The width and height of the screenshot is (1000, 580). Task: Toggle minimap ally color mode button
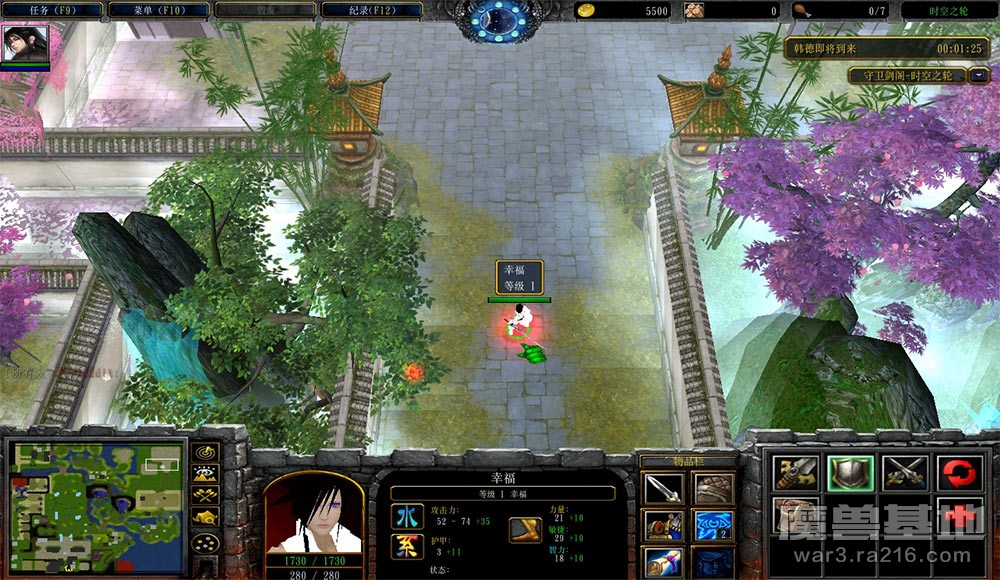click(205, 495)
